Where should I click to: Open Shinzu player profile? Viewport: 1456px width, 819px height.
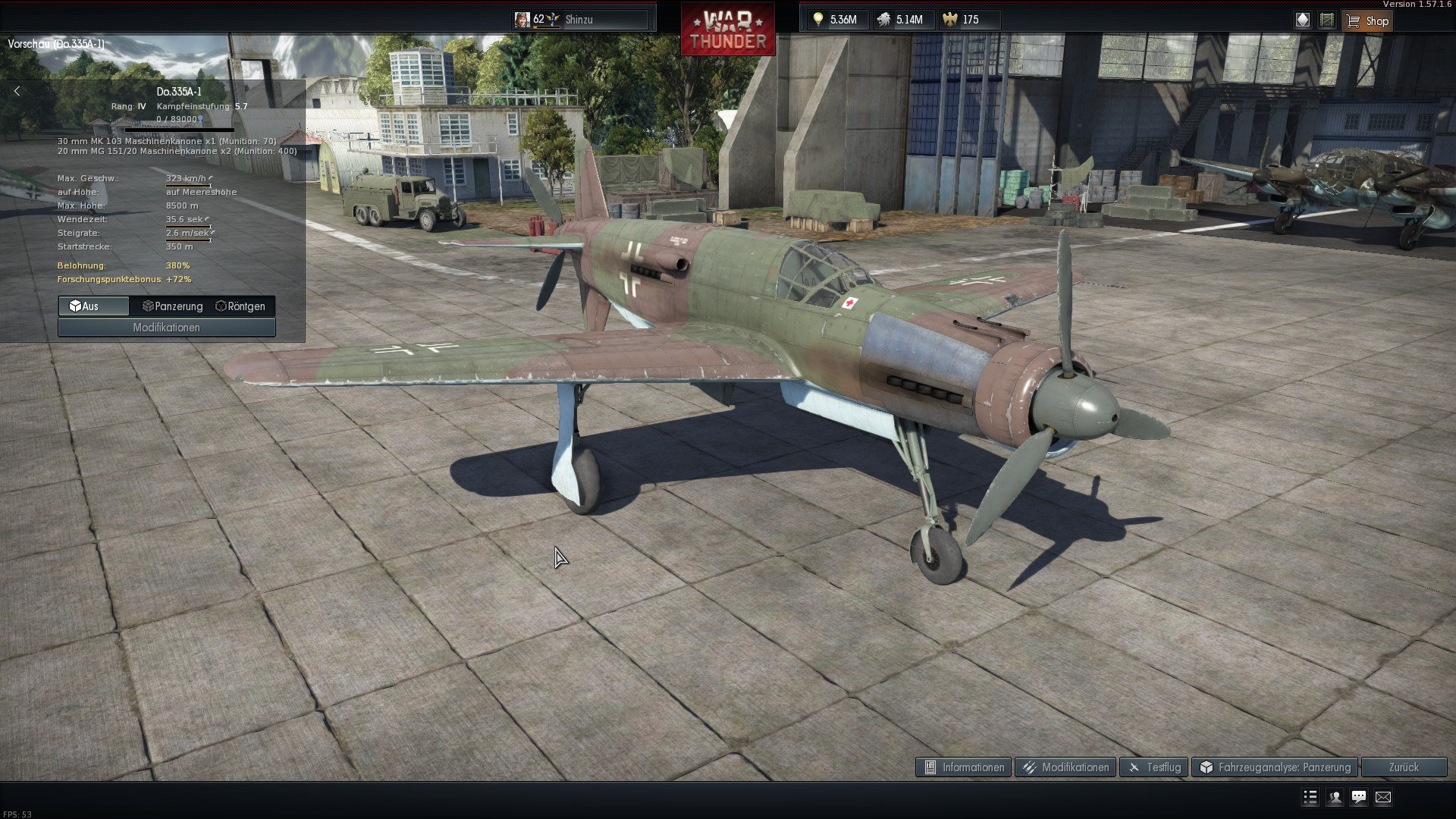(580, 20)
